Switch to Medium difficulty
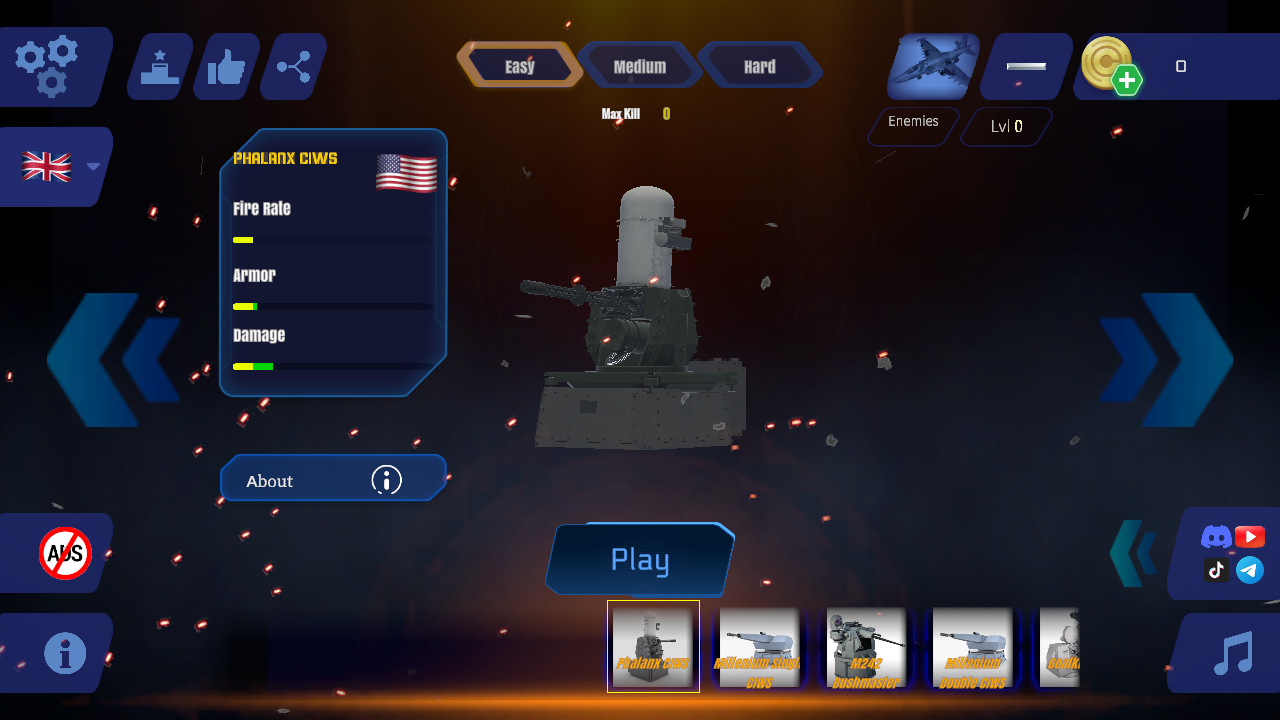This screenshot has height=720, width=1280. coord(640,66)
